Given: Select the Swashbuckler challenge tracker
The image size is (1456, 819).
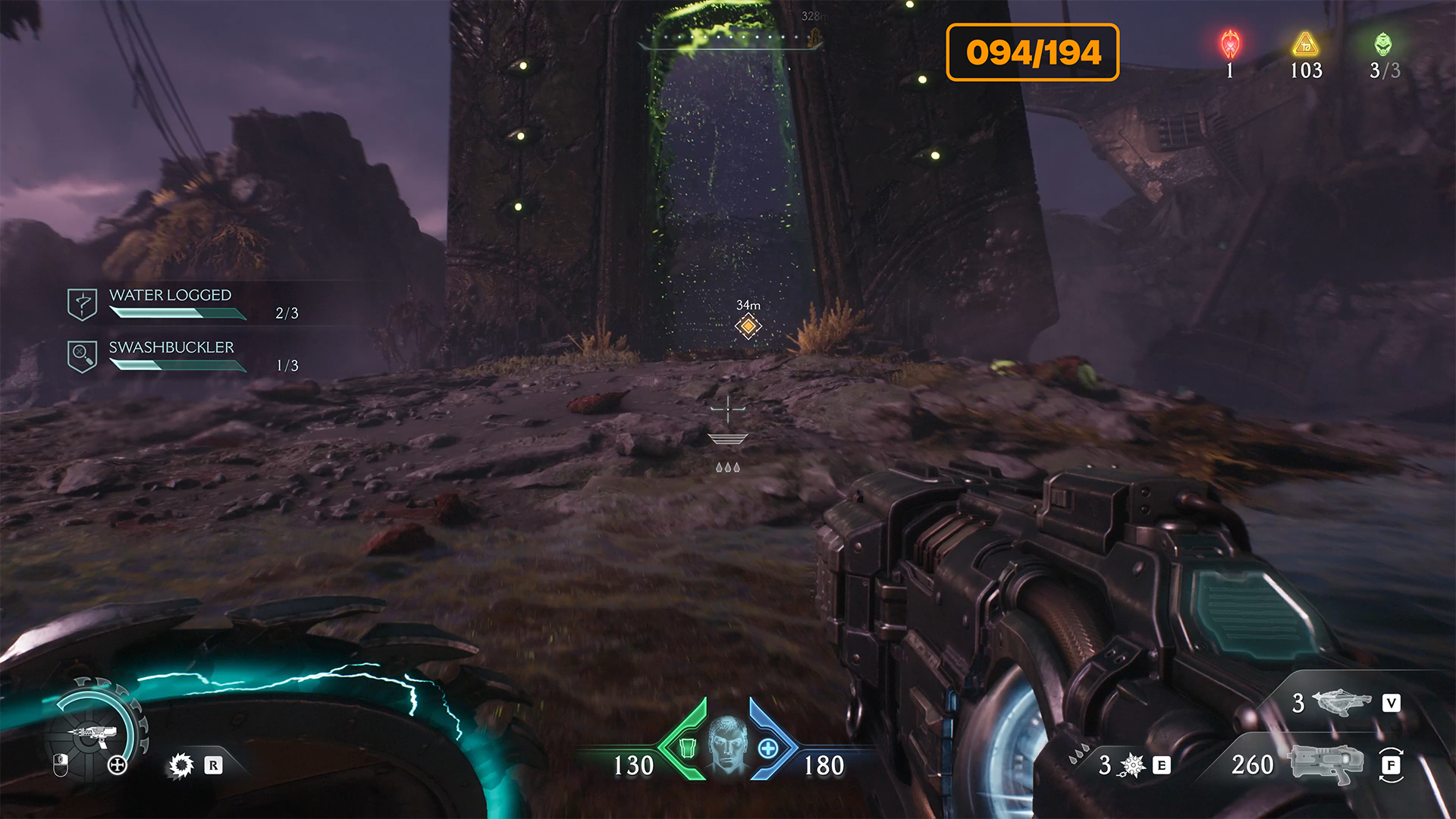Looking at the screenshot, I should pyautogui.click(x=172, y=355).
